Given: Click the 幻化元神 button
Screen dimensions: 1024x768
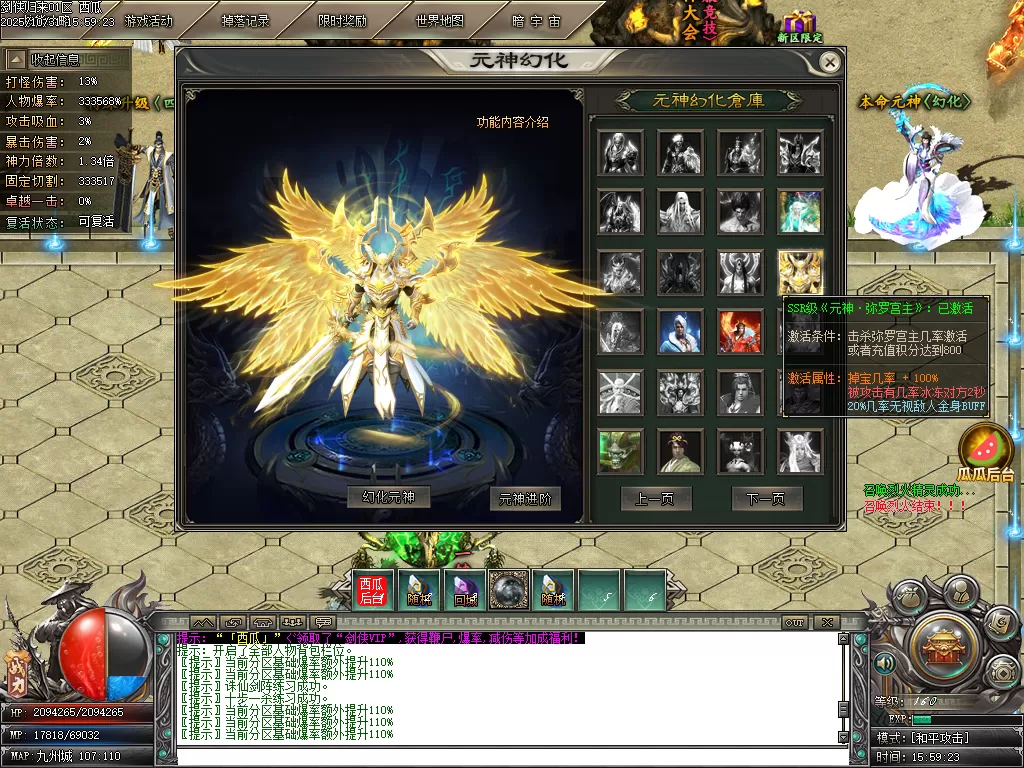Looking at the screenshot, I should (x=388, y=497).
